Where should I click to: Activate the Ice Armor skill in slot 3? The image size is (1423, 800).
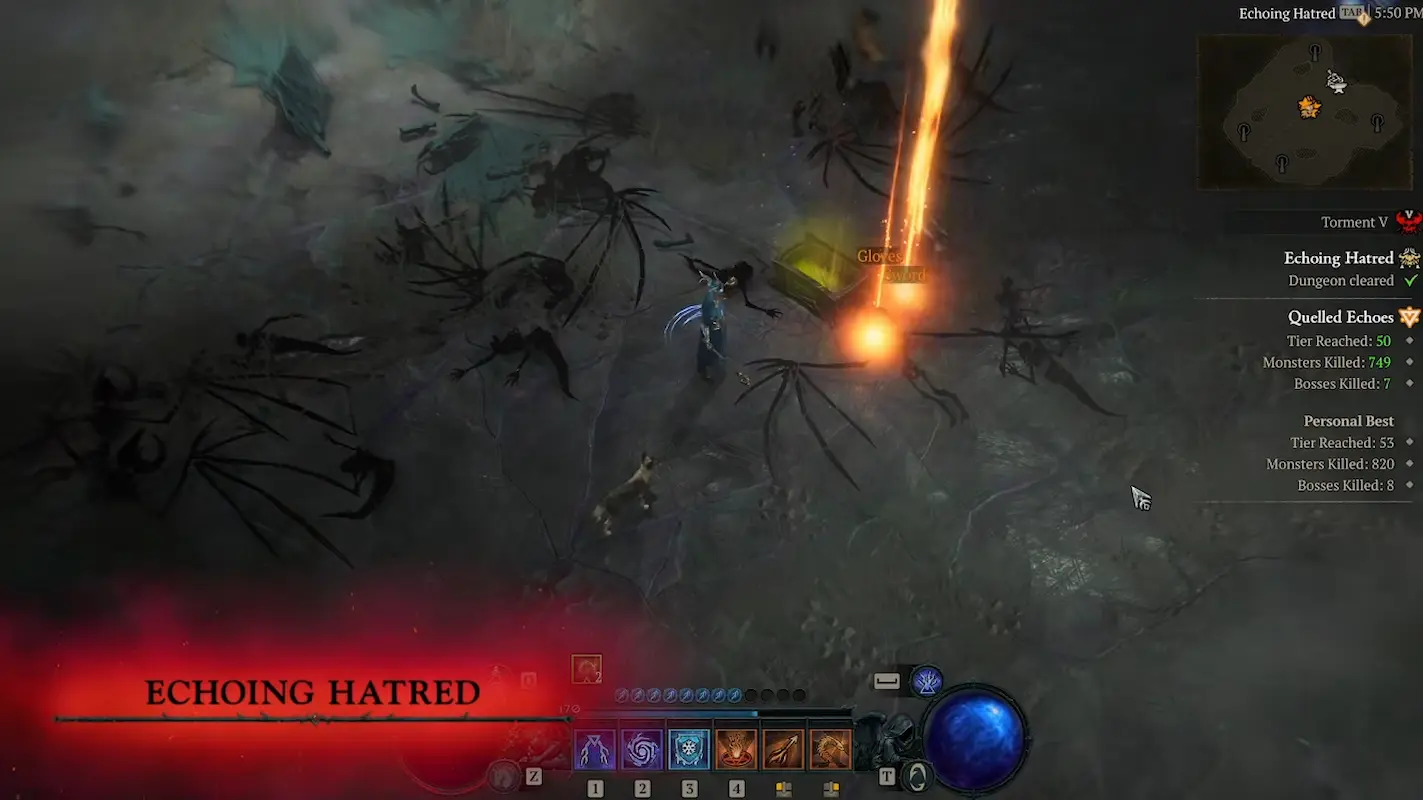[689, 747]
